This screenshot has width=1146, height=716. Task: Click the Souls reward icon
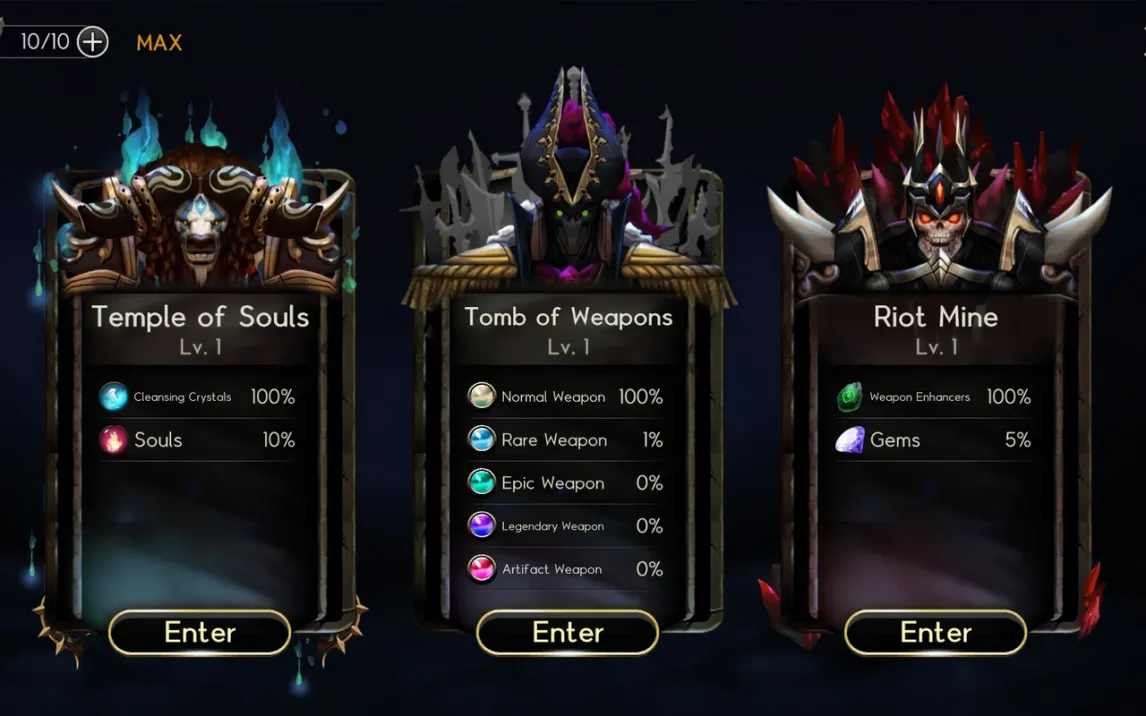pyautogui.click(x=114, y=440)
